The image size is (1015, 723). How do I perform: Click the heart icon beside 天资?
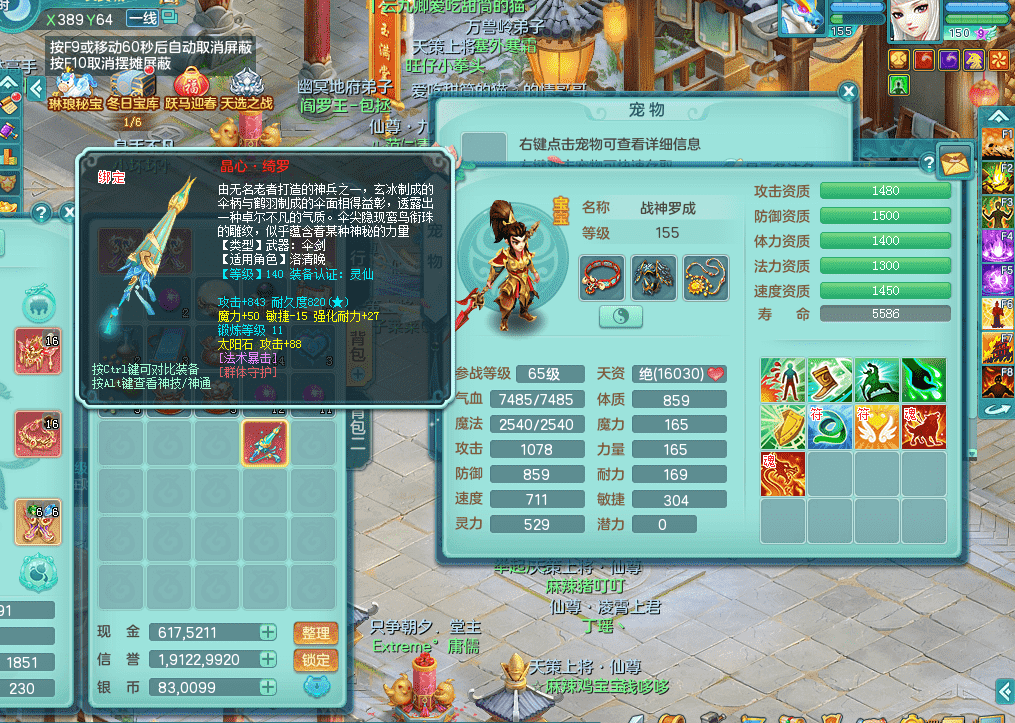(716, 373)
